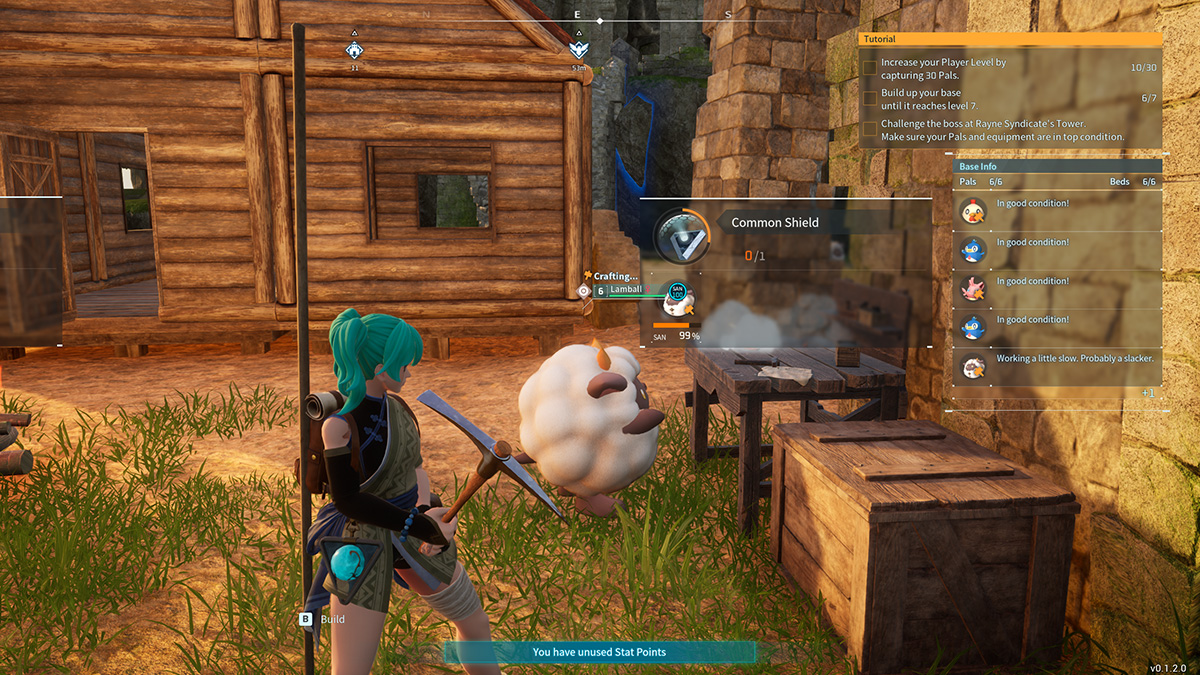
Task: Select the pink cat Pal in Base Info
Action: pyautogui.click(x=971, y=289)
